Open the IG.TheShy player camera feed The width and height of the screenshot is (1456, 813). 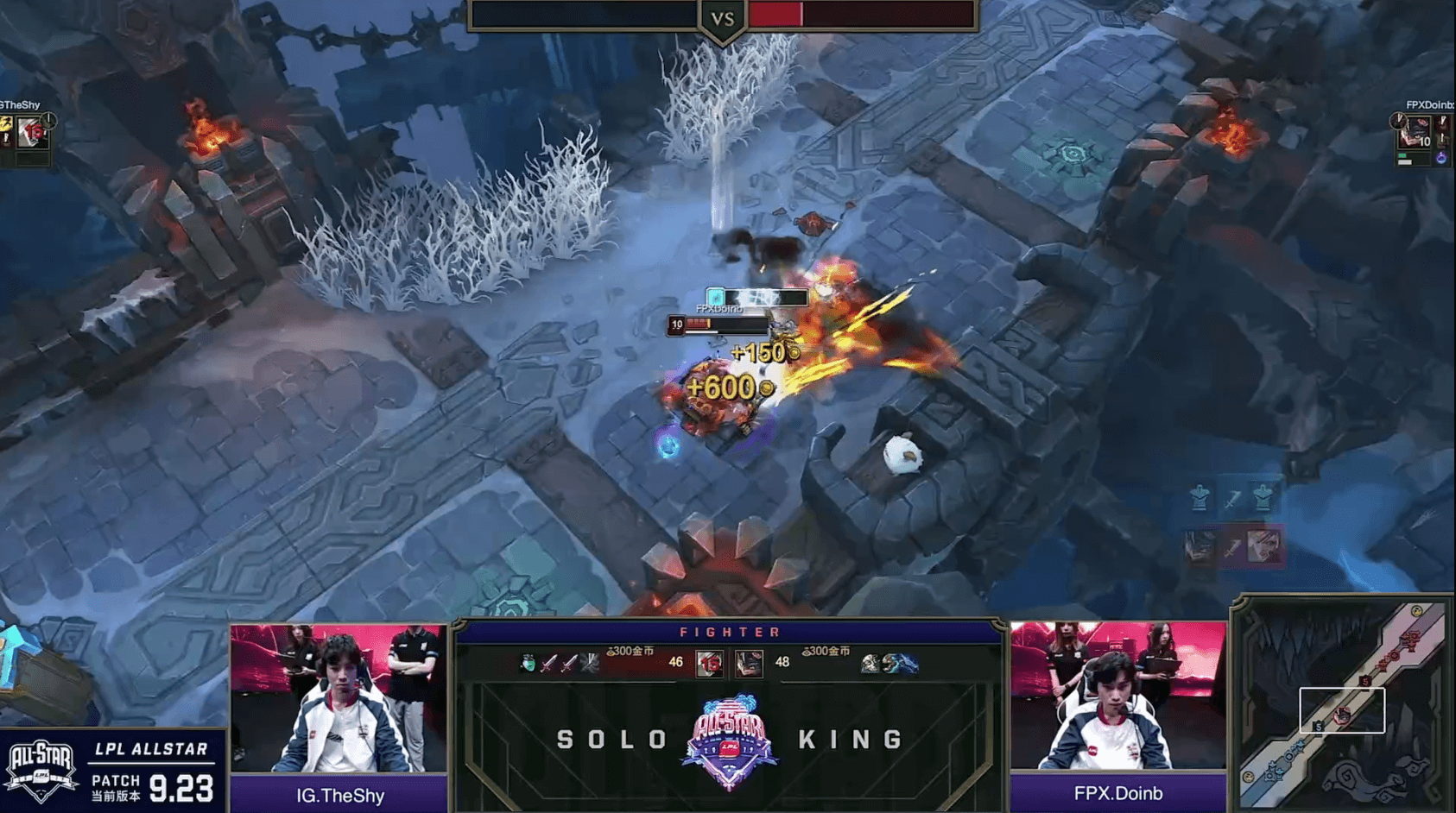tap(339, 697)
